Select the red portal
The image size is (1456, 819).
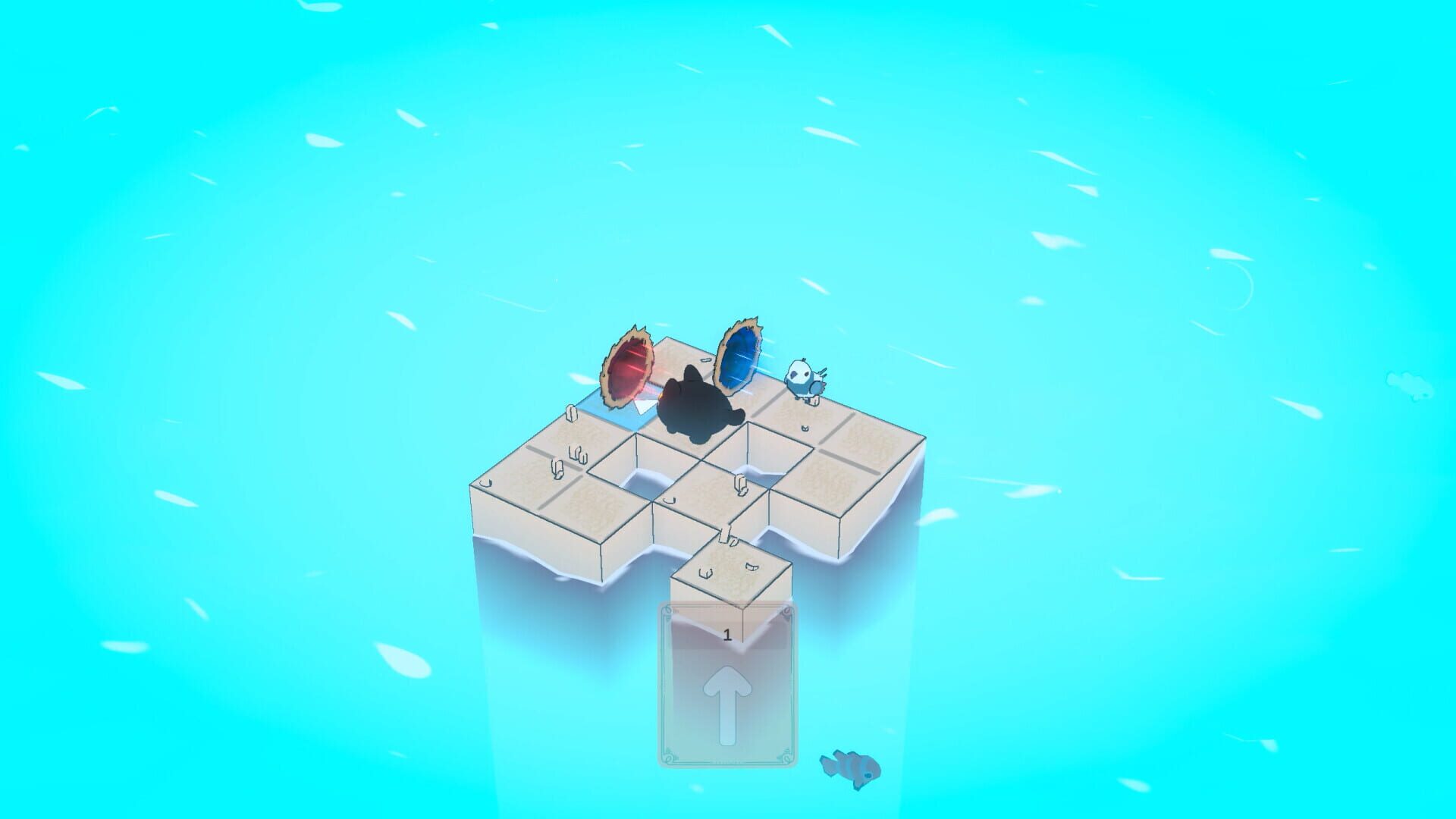click(627, 370)
